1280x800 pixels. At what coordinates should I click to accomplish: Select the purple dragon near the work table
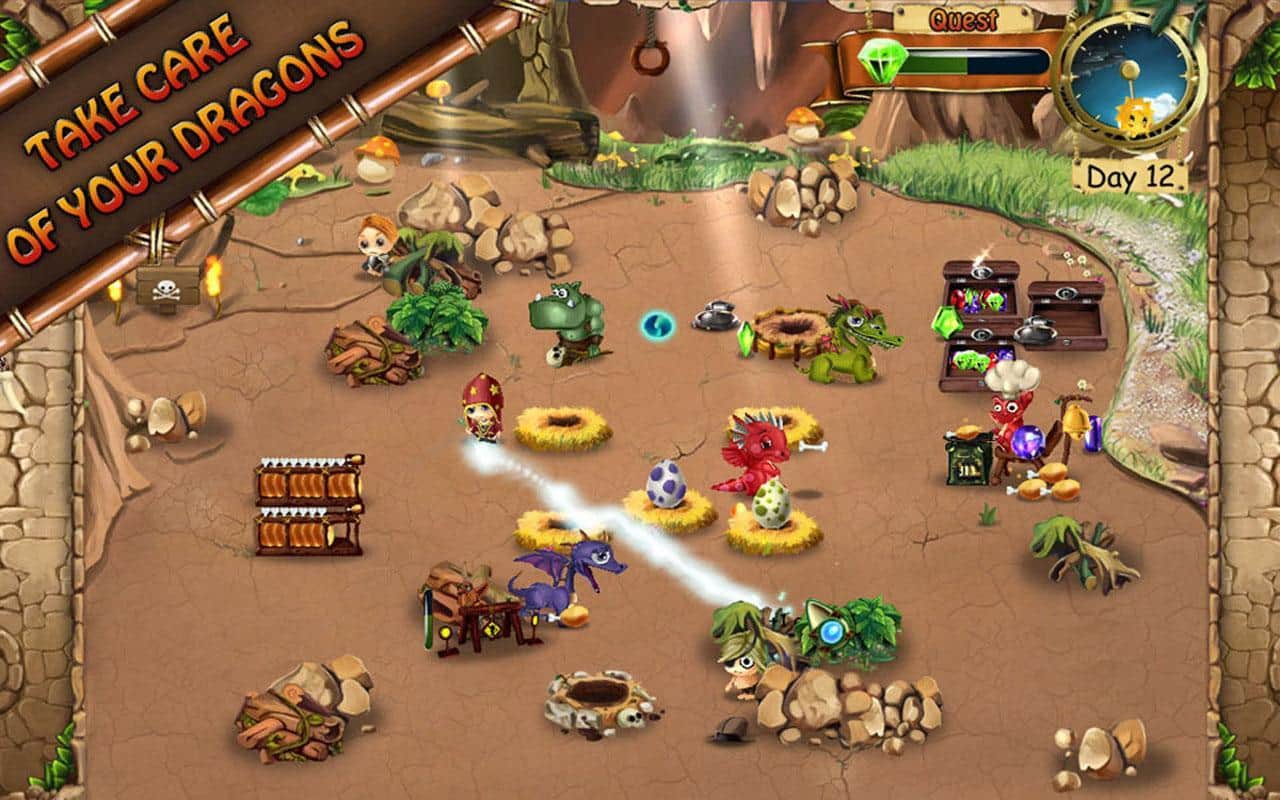pyautogui.click(x=567, y=580)
